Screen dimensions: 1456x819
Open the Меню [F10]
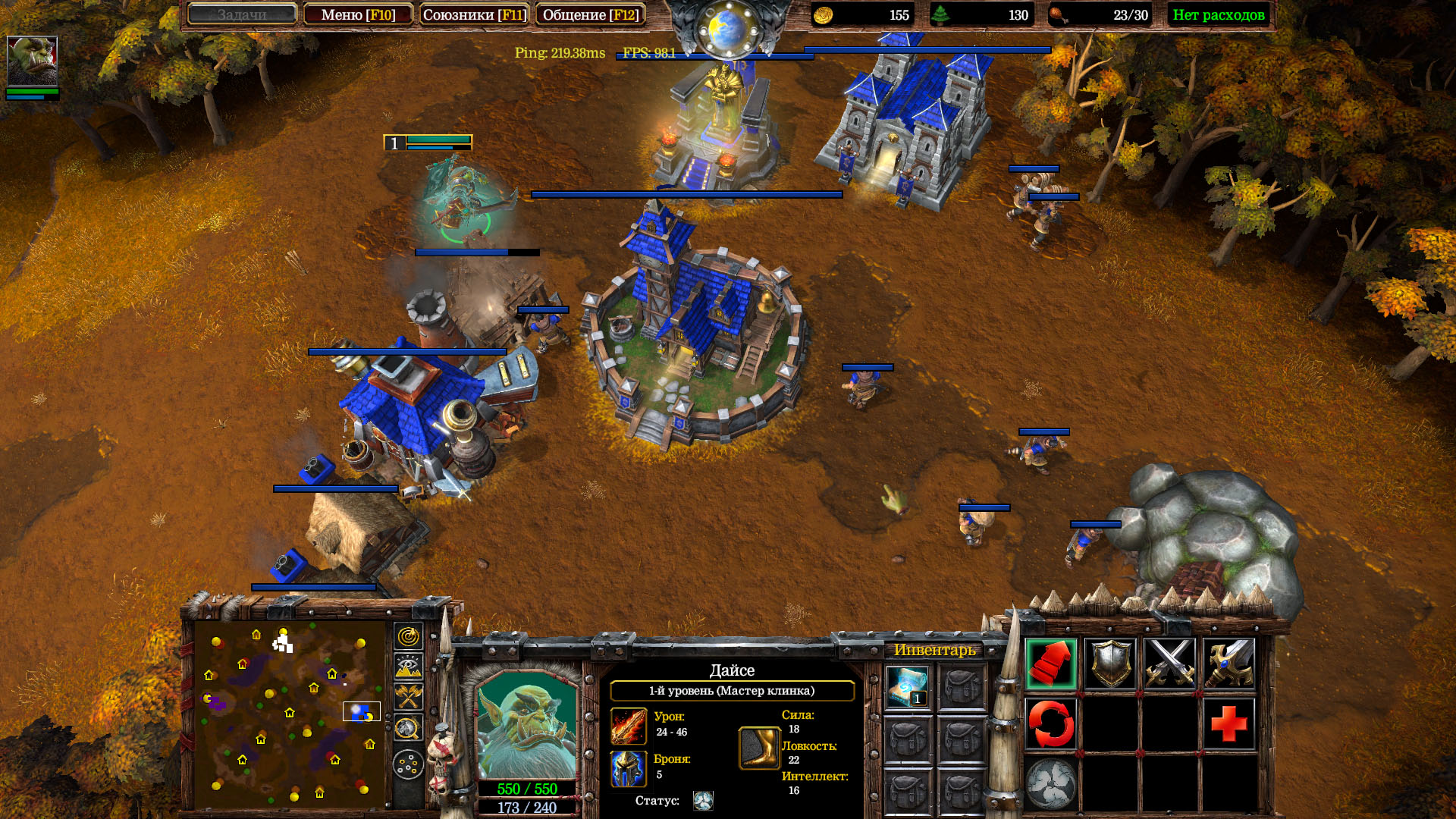pyautogui.click(x=357, y=14)
